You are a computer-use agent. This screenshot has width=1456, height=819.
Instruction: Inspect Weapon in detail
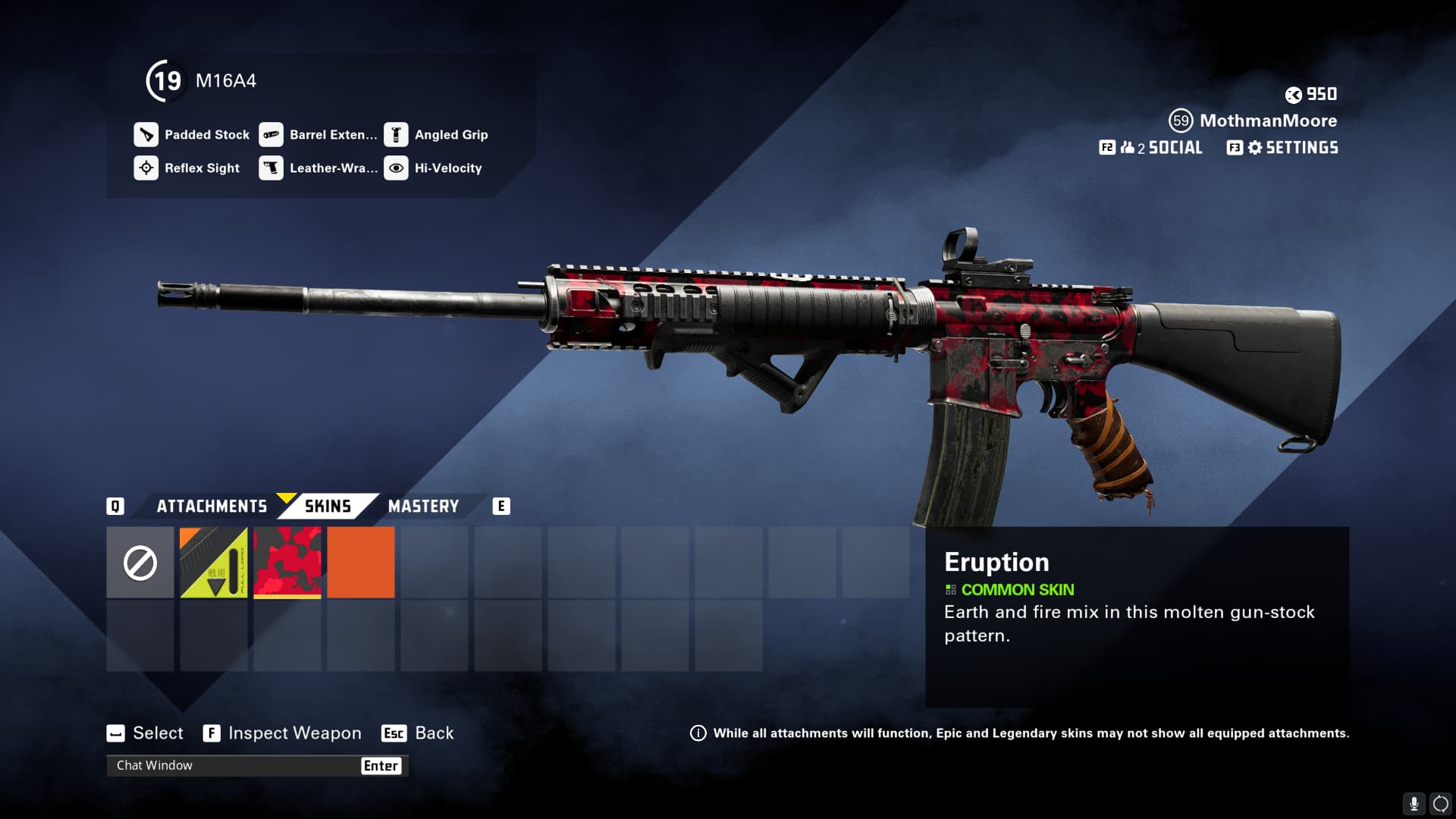(x=282, y=733)
